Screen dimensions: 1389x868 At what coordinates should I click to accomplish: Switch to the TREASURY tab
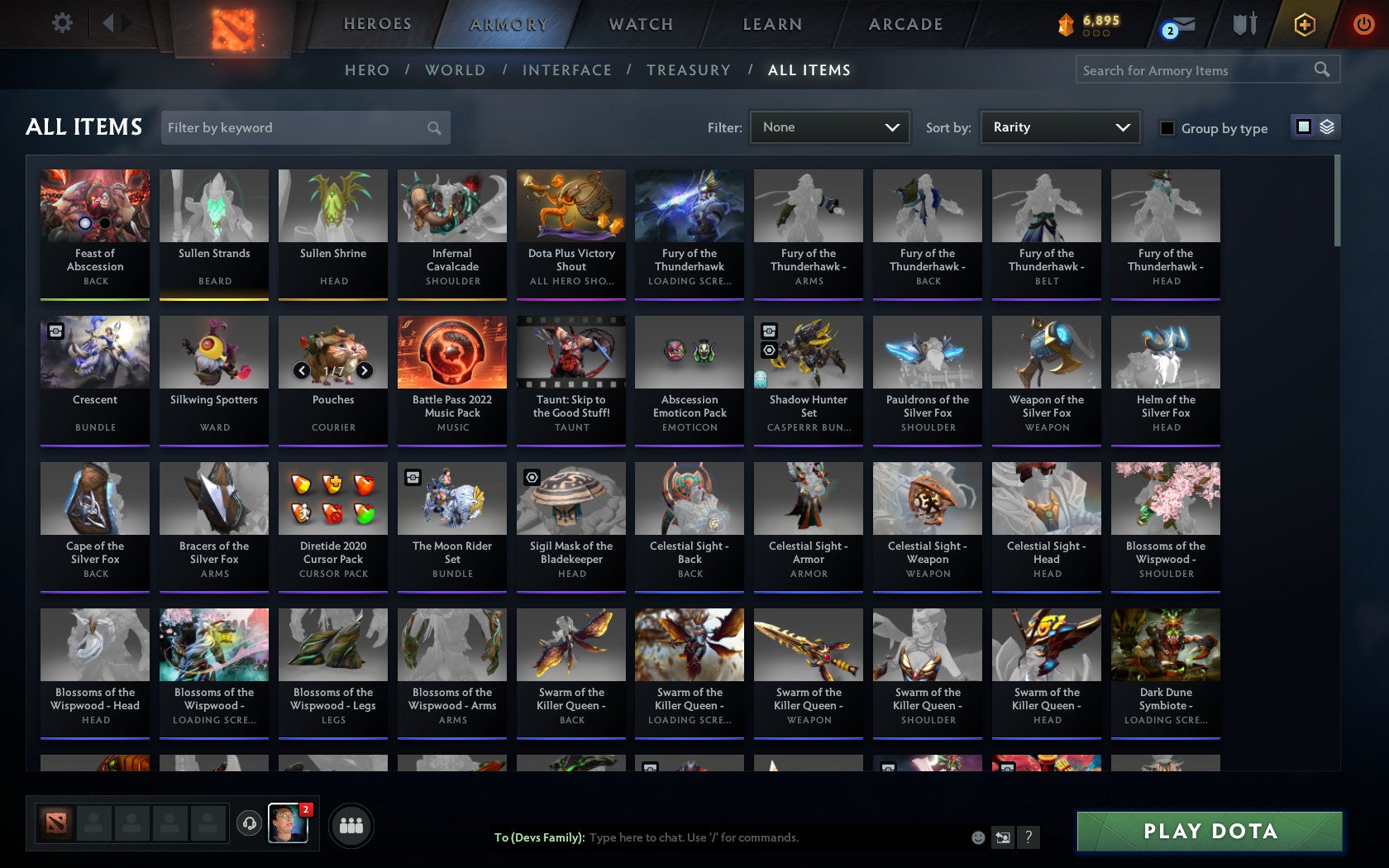point(689,70)
